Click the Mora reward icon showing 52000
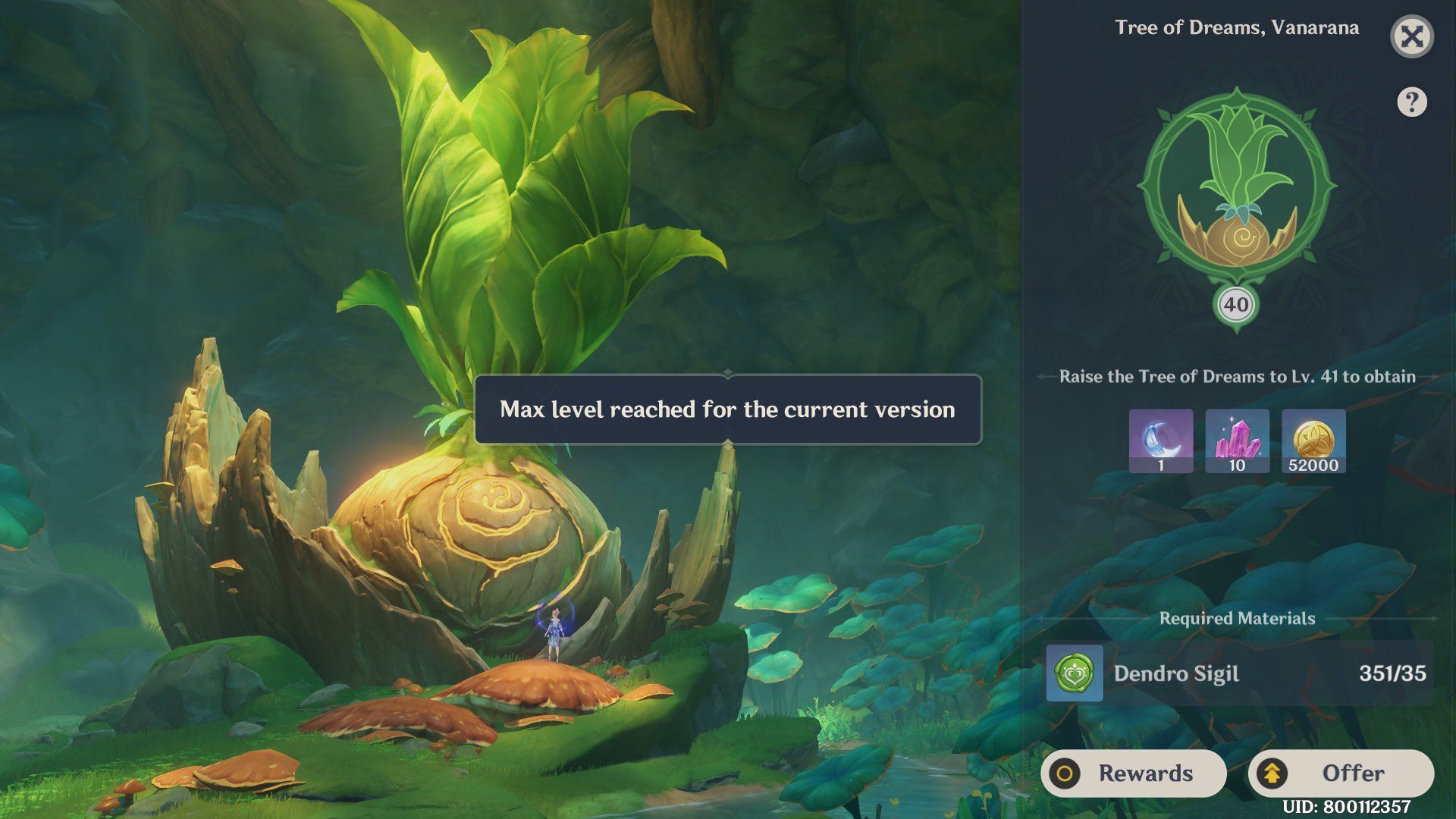The height and width of the screenshot is (819, 1456). point(1313,440)
